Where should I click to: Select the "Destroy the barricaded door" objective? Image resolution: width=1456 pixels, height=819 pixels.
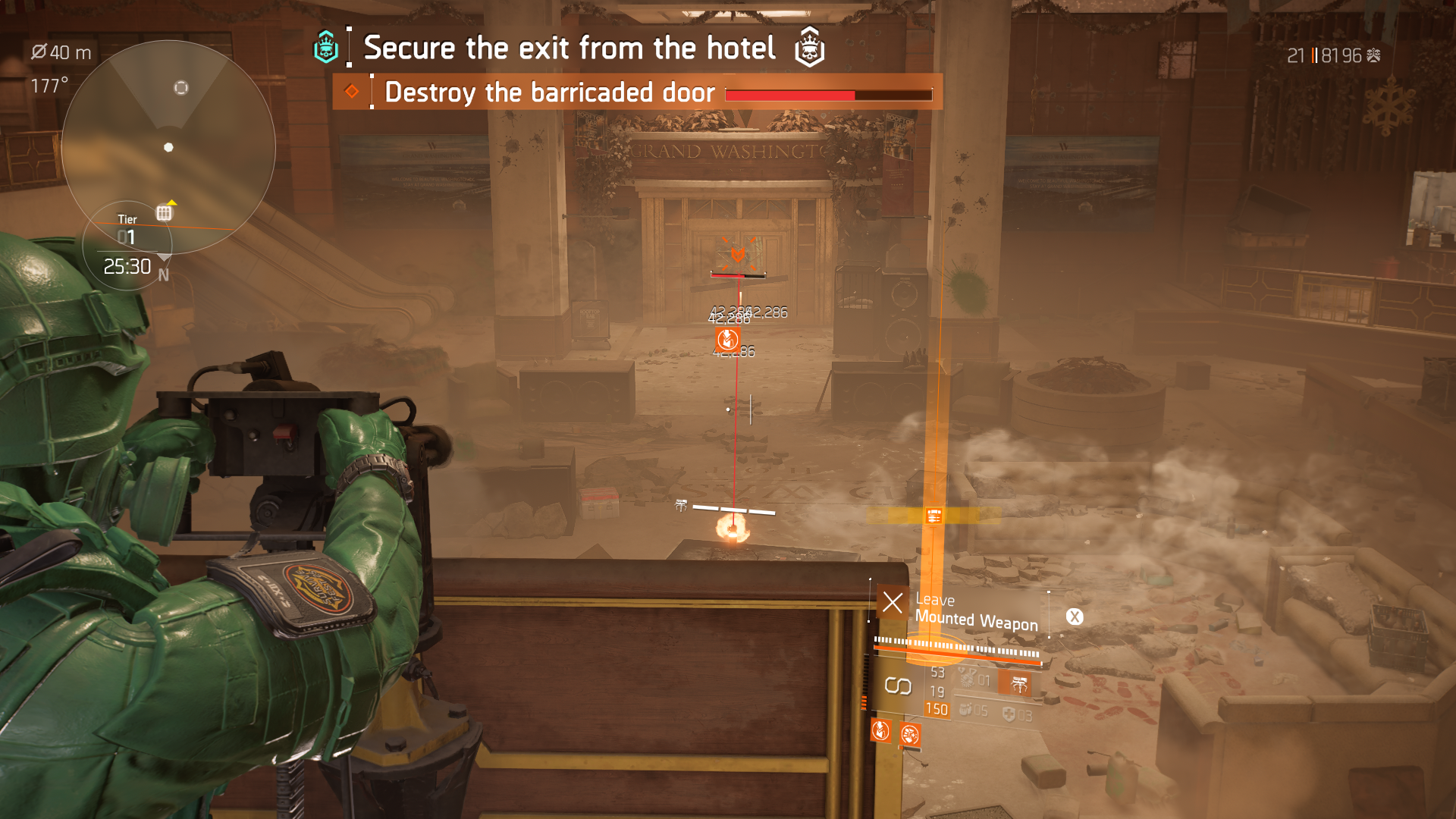tap(549, 93)
